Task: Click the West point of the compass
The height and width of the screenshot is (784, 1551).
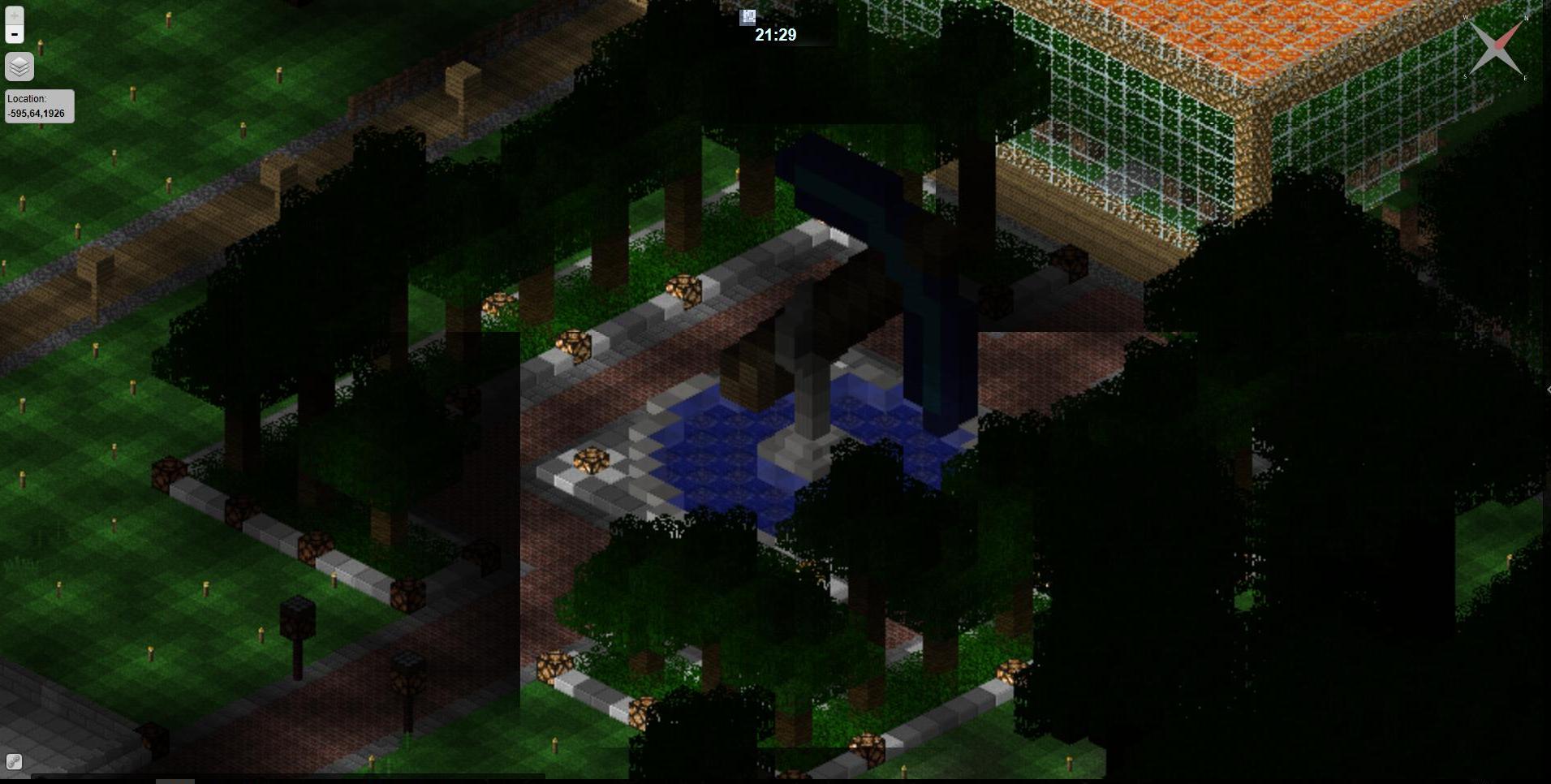Action: click(1466, 16)
